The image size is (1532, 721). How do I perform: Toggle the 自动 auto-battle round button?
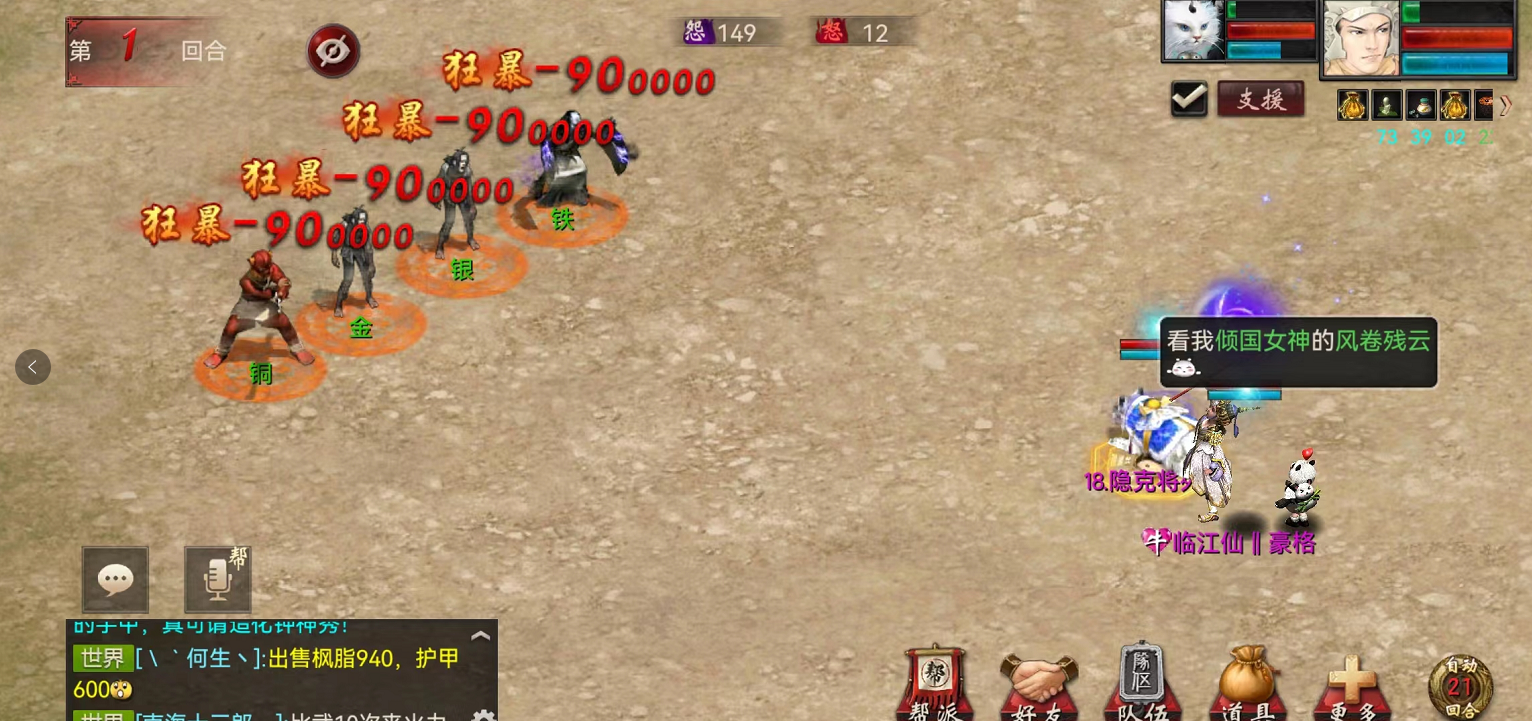pyautogui.click(x=1460, y=687)
